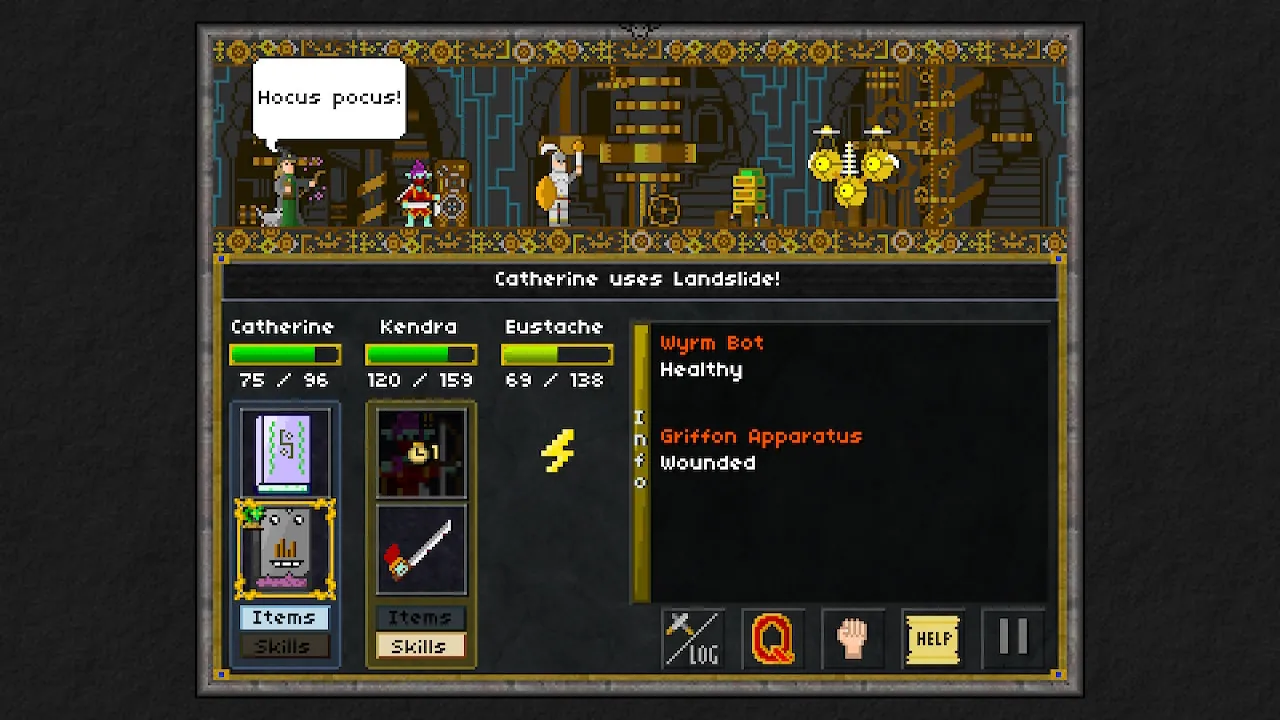Viewport: 1280px width, 720px height.
Task: Toggle Catherine's Skills view on
Action: click(x=284, y=646)
